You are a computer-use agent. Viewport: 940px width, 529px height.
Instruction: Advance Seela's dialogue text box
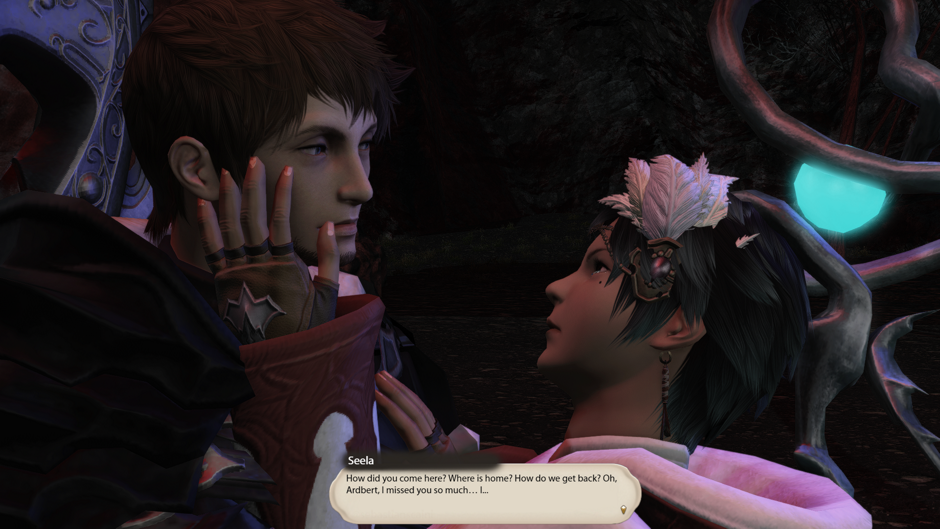click(x=485, y=491)
